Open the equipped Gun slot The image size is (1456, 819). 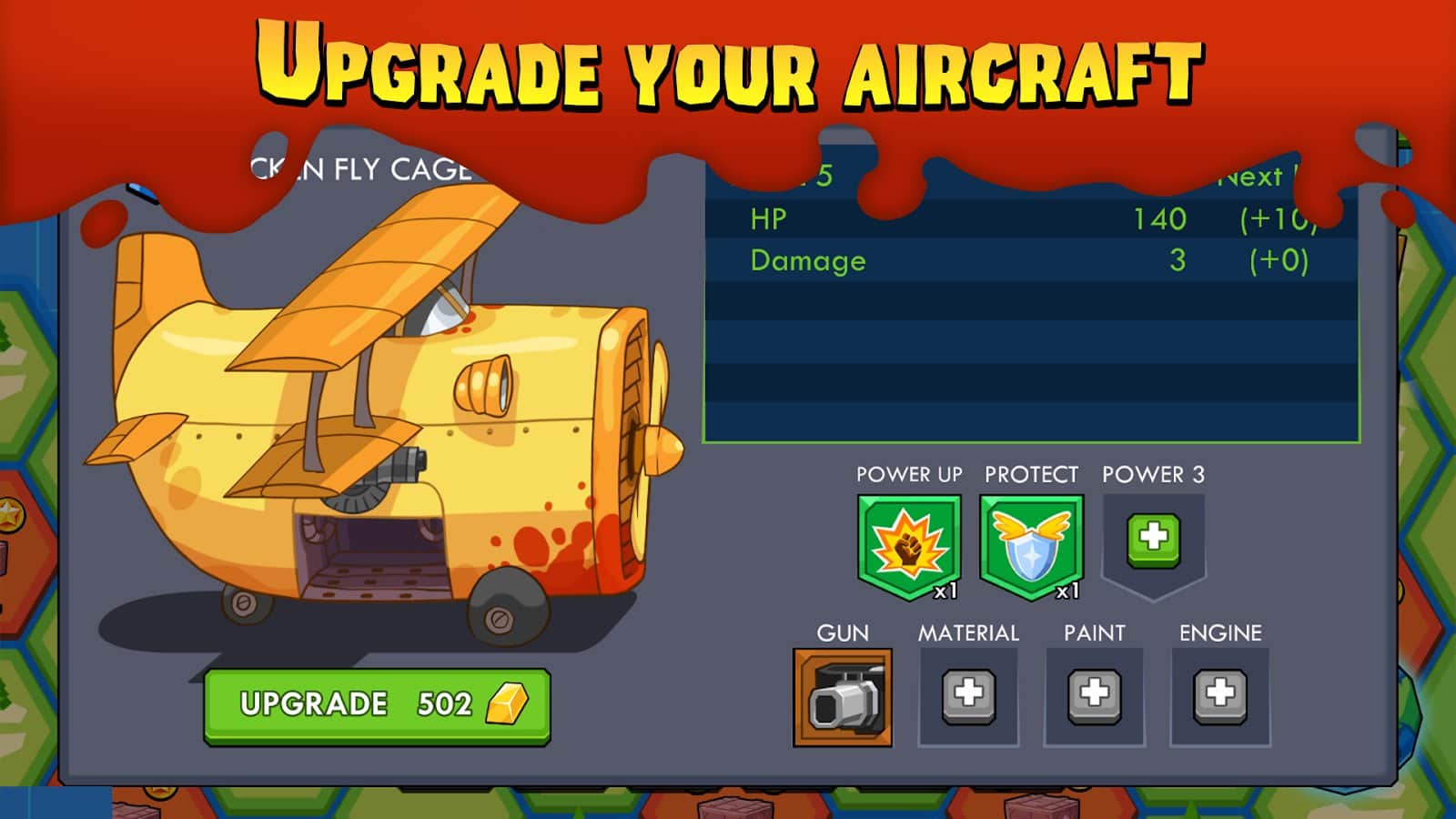point(843,697)
